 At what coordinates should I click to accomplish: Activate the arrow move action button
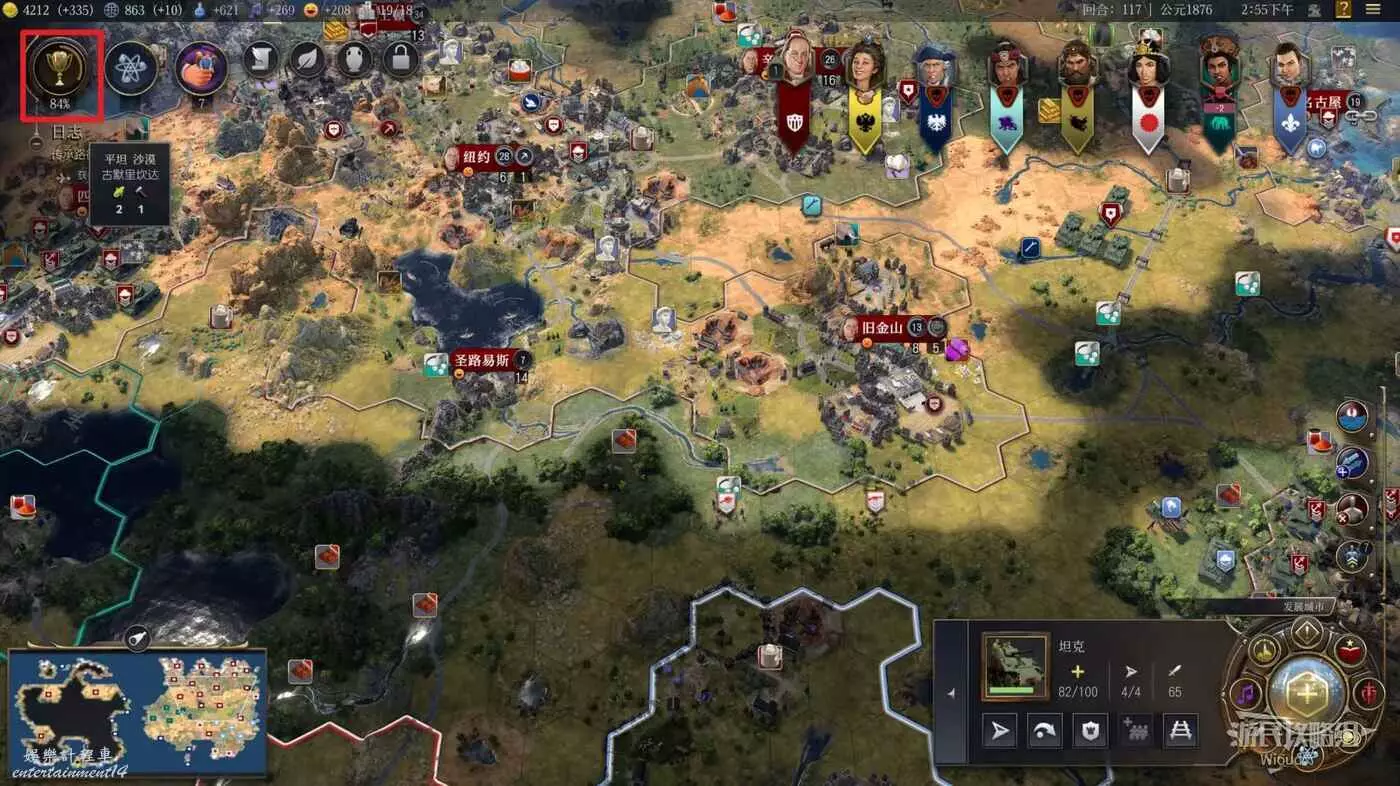(x=1000, y=731)
